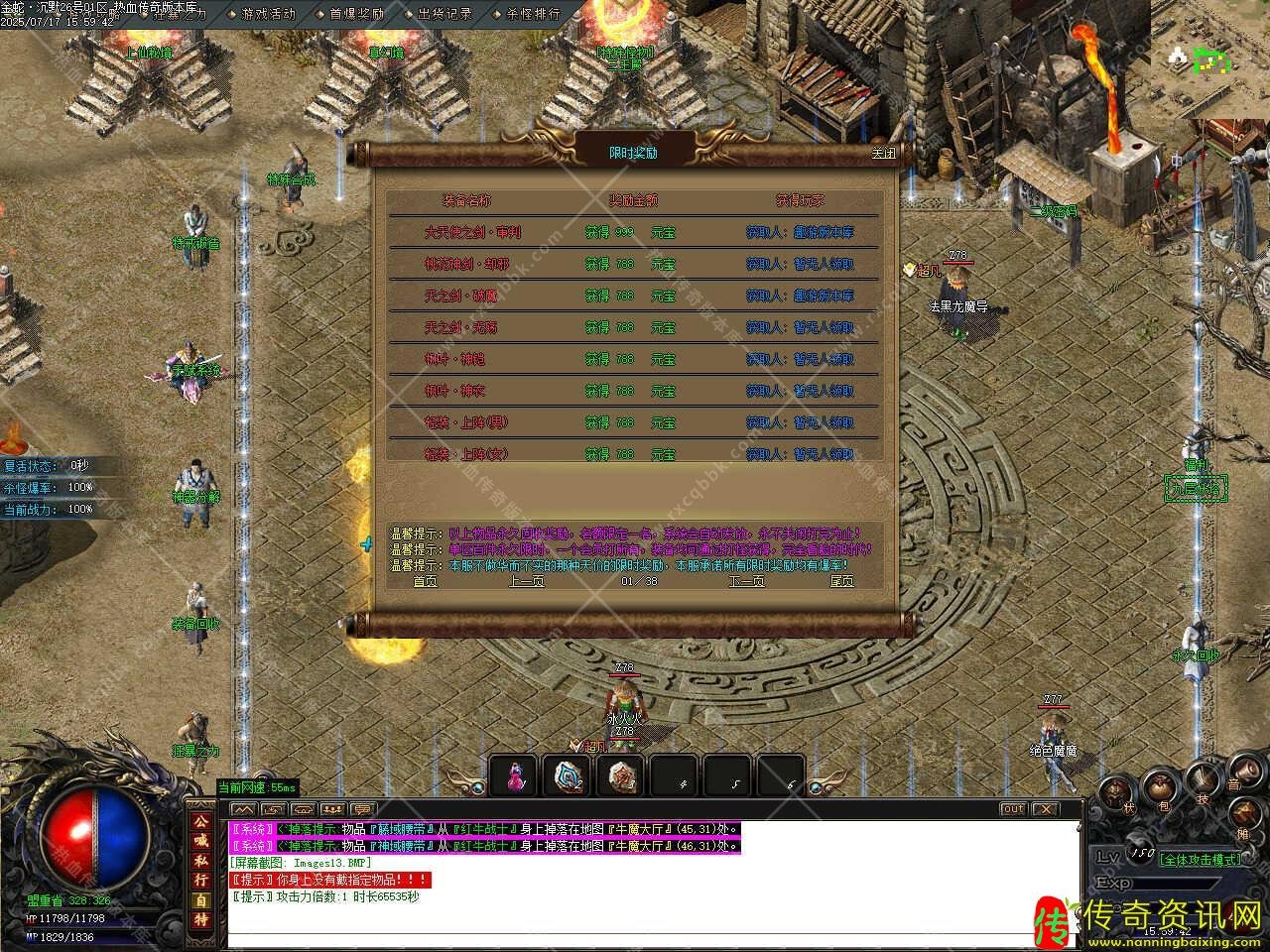The height and width of the screenshot is (952, 1270).
Task: Return to 首页 of the reward list
Action: coord(425,581)
